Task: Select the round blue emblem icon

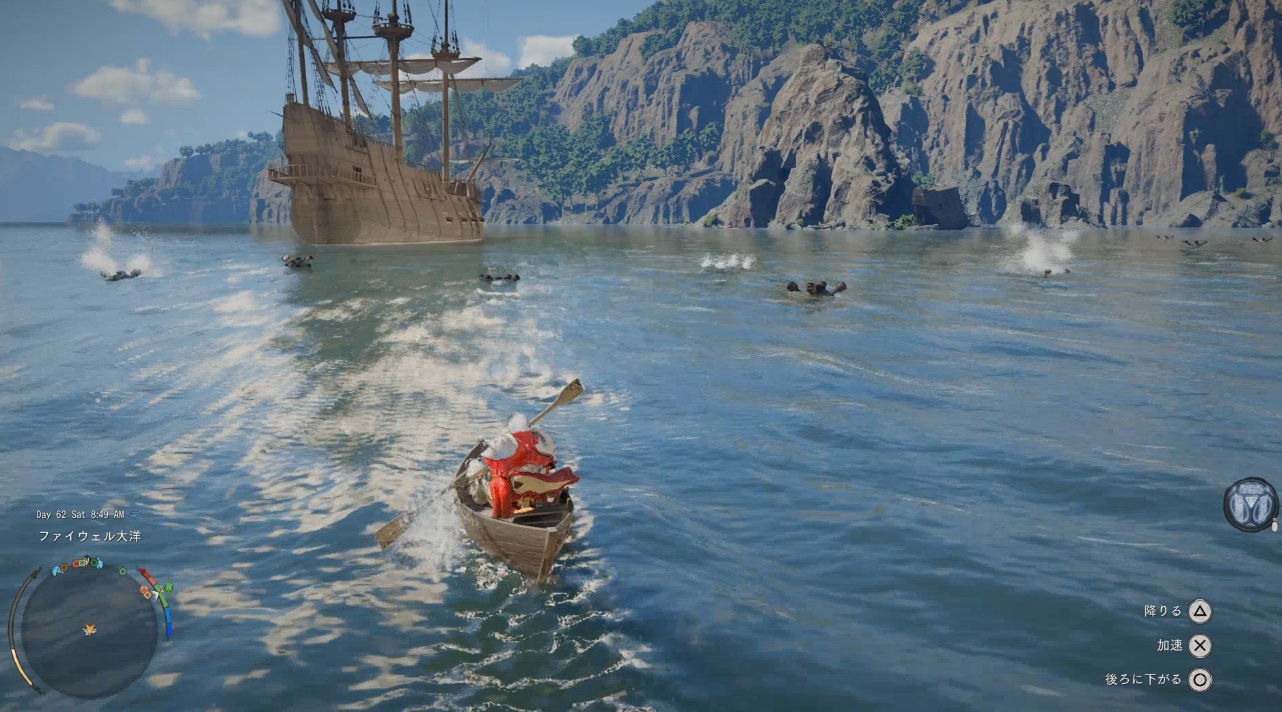Action: 1250,504
